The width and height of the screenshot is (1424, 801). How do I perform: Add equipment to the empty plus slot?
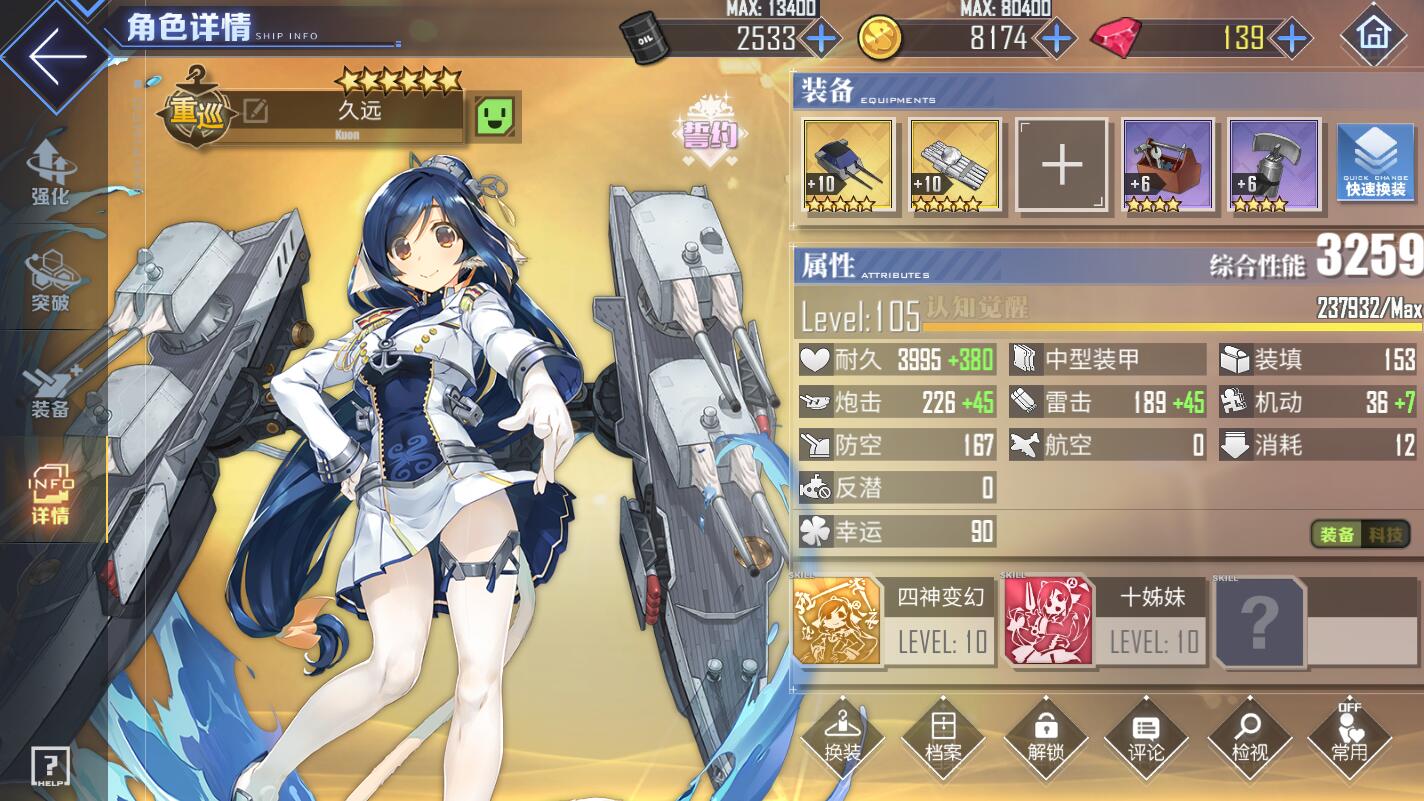pyautogui.click(x=1061, y=165)
